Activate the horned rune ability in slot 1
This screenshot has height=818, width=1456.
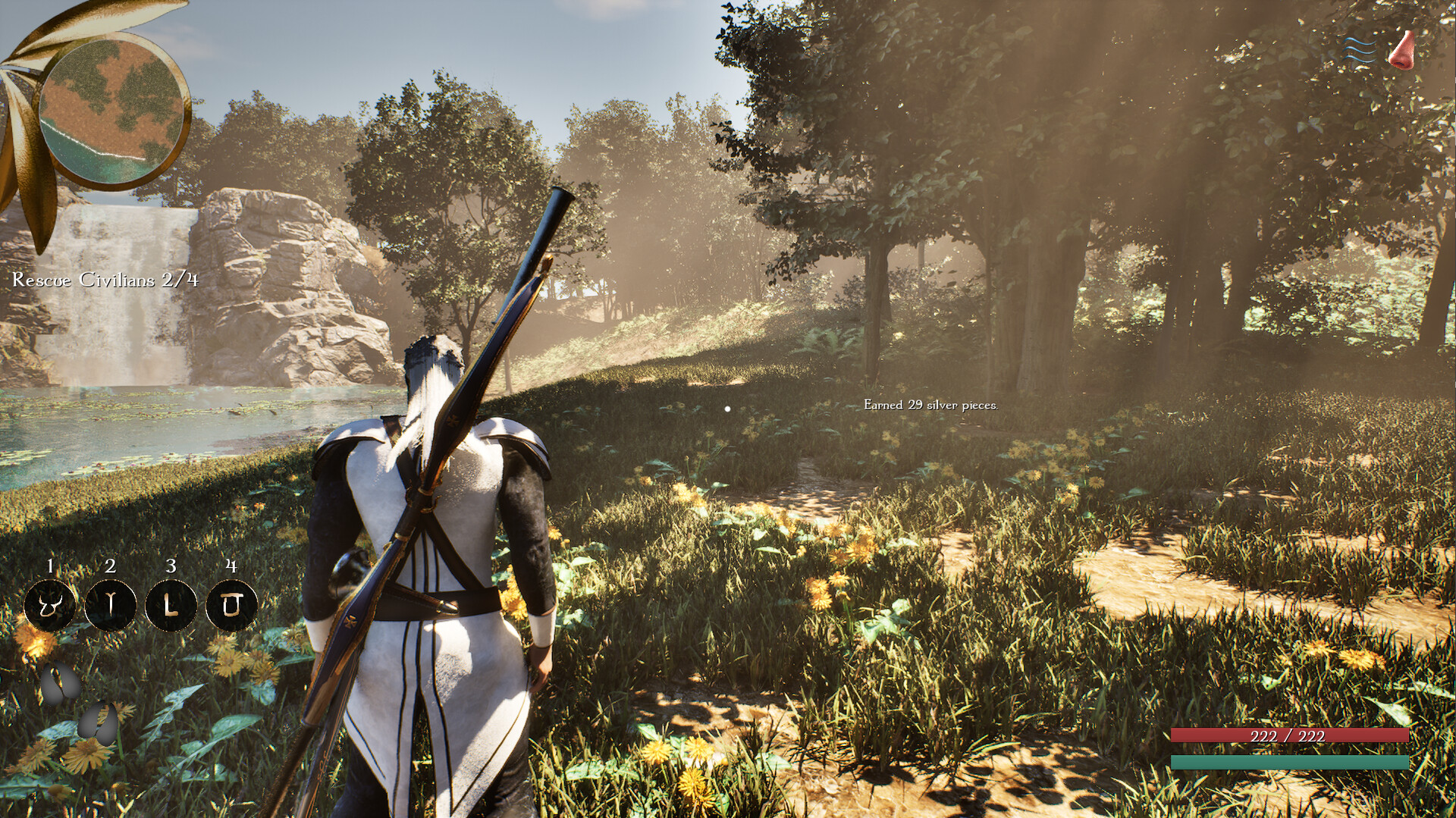50,605
